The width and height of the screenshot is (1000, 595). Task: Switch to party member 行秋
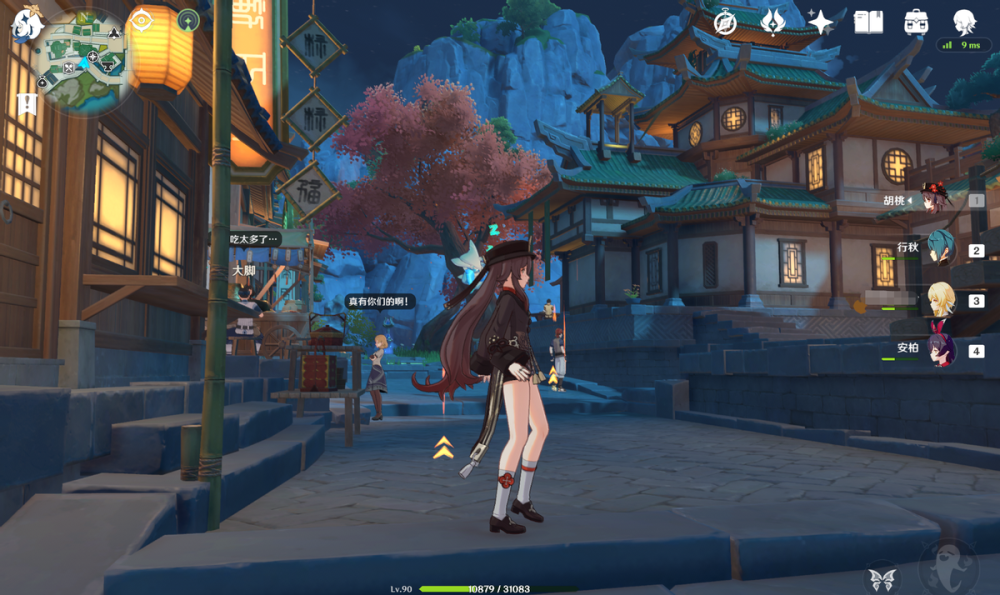[940, 250]
